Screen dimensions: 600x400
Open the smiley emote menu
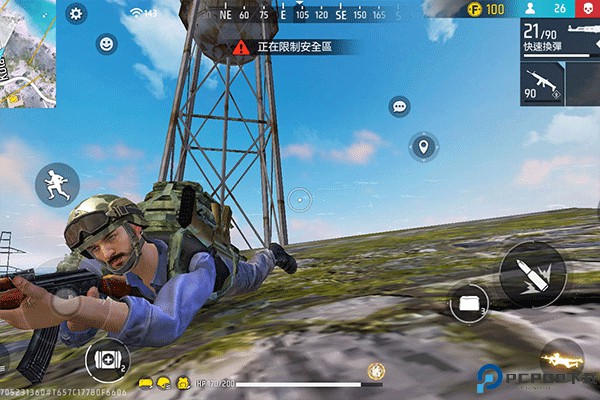tap(106, 44)
